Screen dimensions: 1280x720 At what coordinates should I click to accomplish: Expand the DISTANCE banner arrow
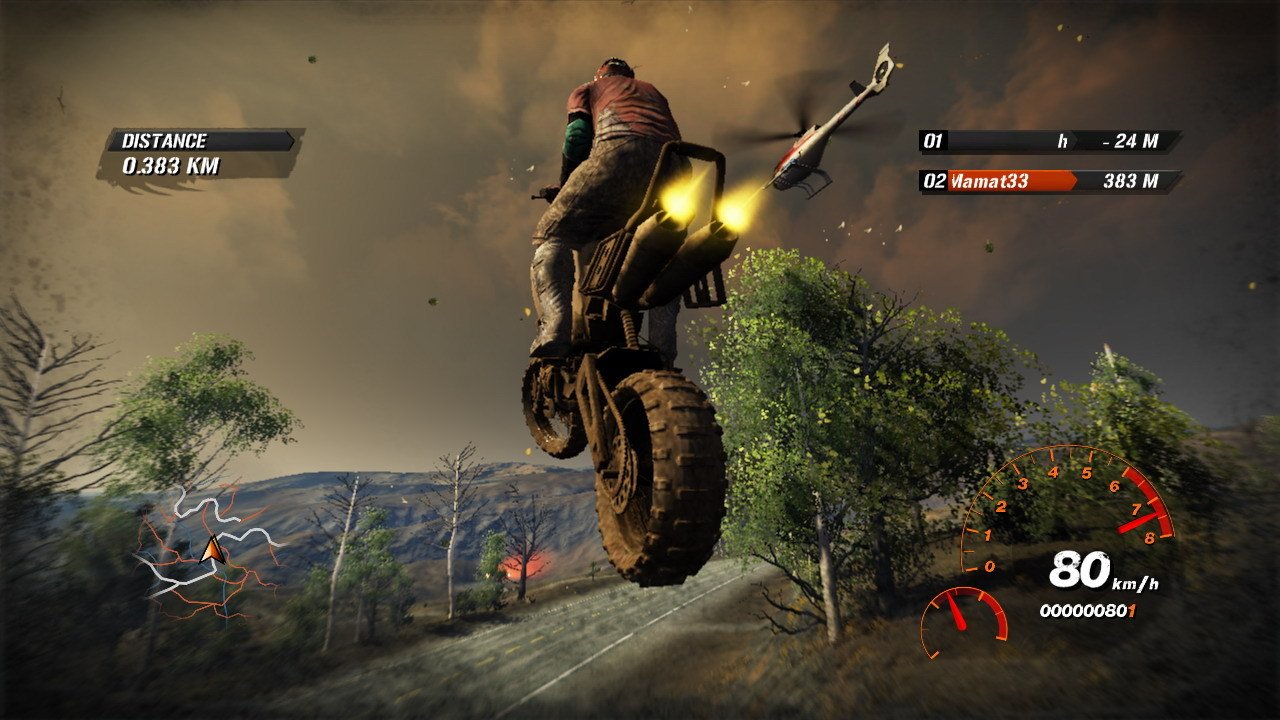(290, 140)
